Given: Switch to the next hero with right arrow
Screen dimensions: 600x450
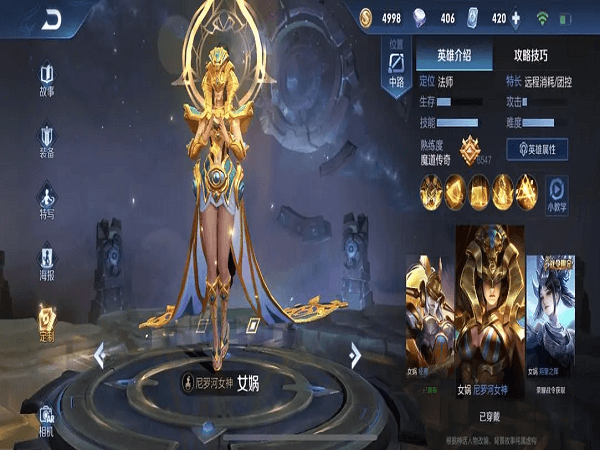Looking at the screenshot, I should [x=355, y=354].
